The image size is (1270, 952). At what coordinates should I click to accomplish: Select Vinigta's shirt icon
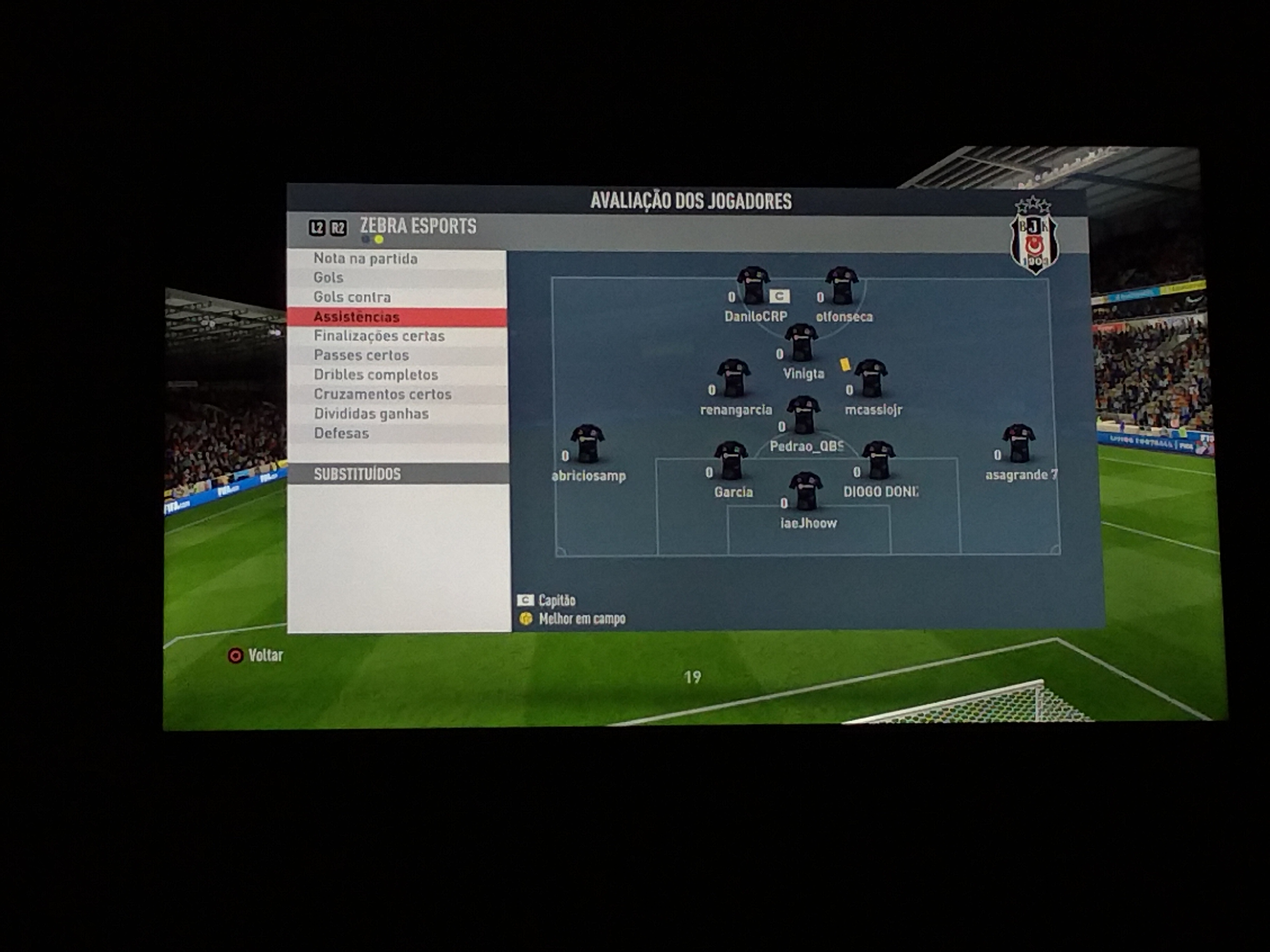point(802,343)
